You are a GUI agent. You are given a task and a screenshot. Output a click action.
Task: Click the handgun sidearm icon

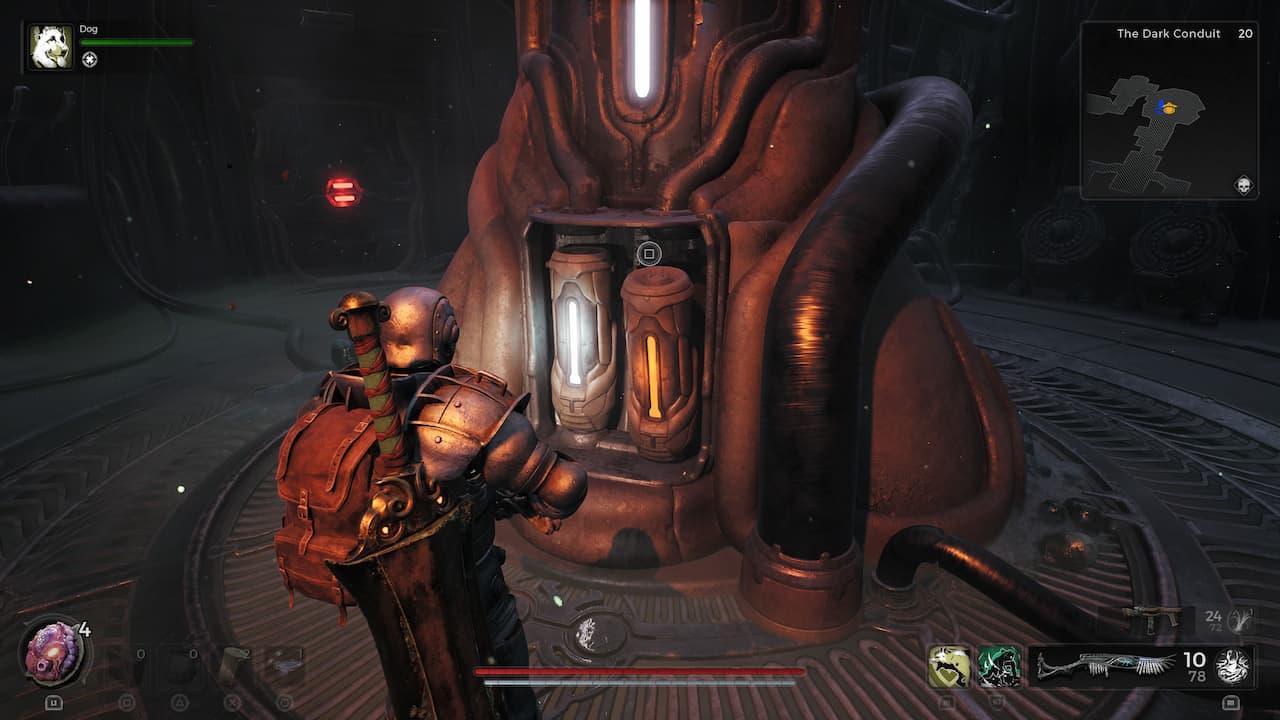[1152, 618]
